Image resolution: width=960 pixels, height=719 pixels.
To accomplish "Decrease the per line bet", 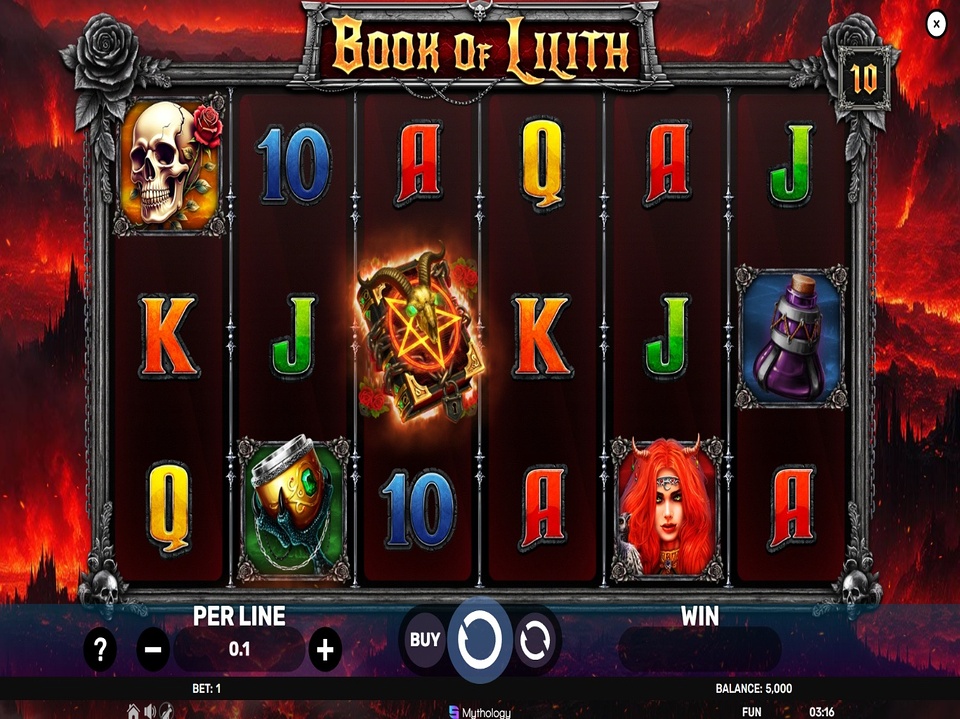I will tap(153, 650).
